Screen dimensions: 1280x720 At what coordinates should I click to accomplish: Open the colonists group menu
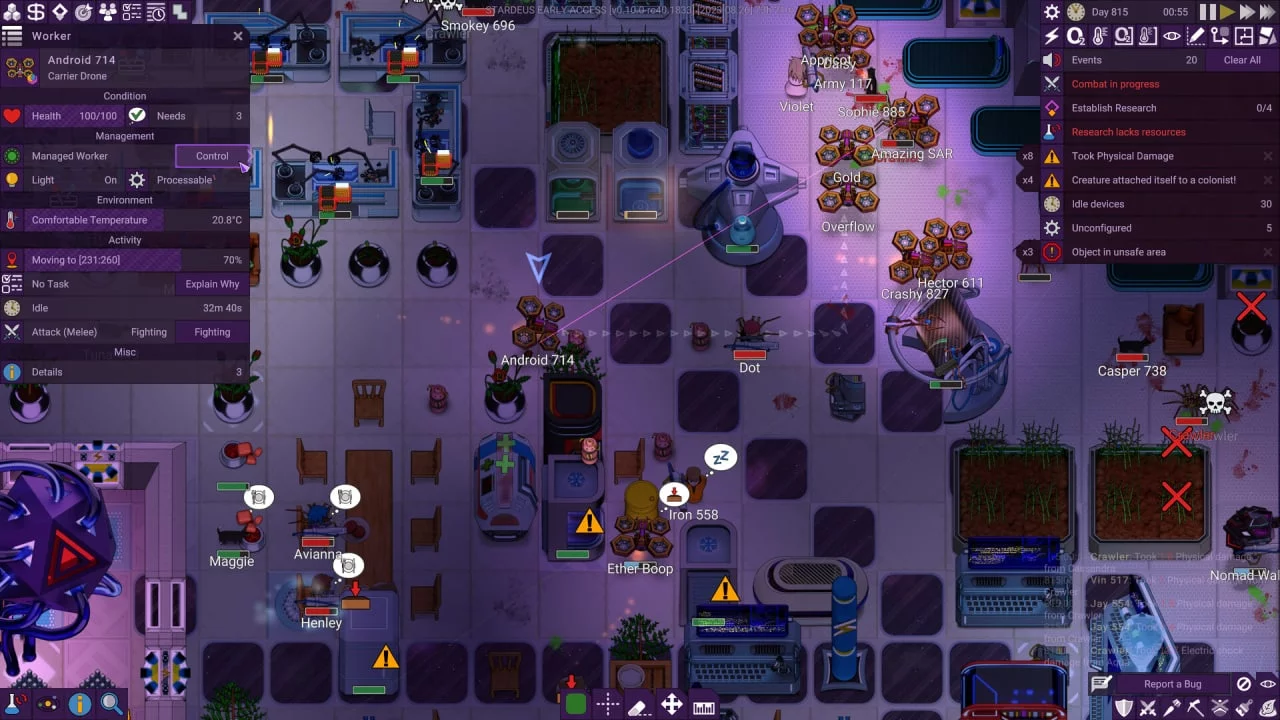(x=108, y=12)
